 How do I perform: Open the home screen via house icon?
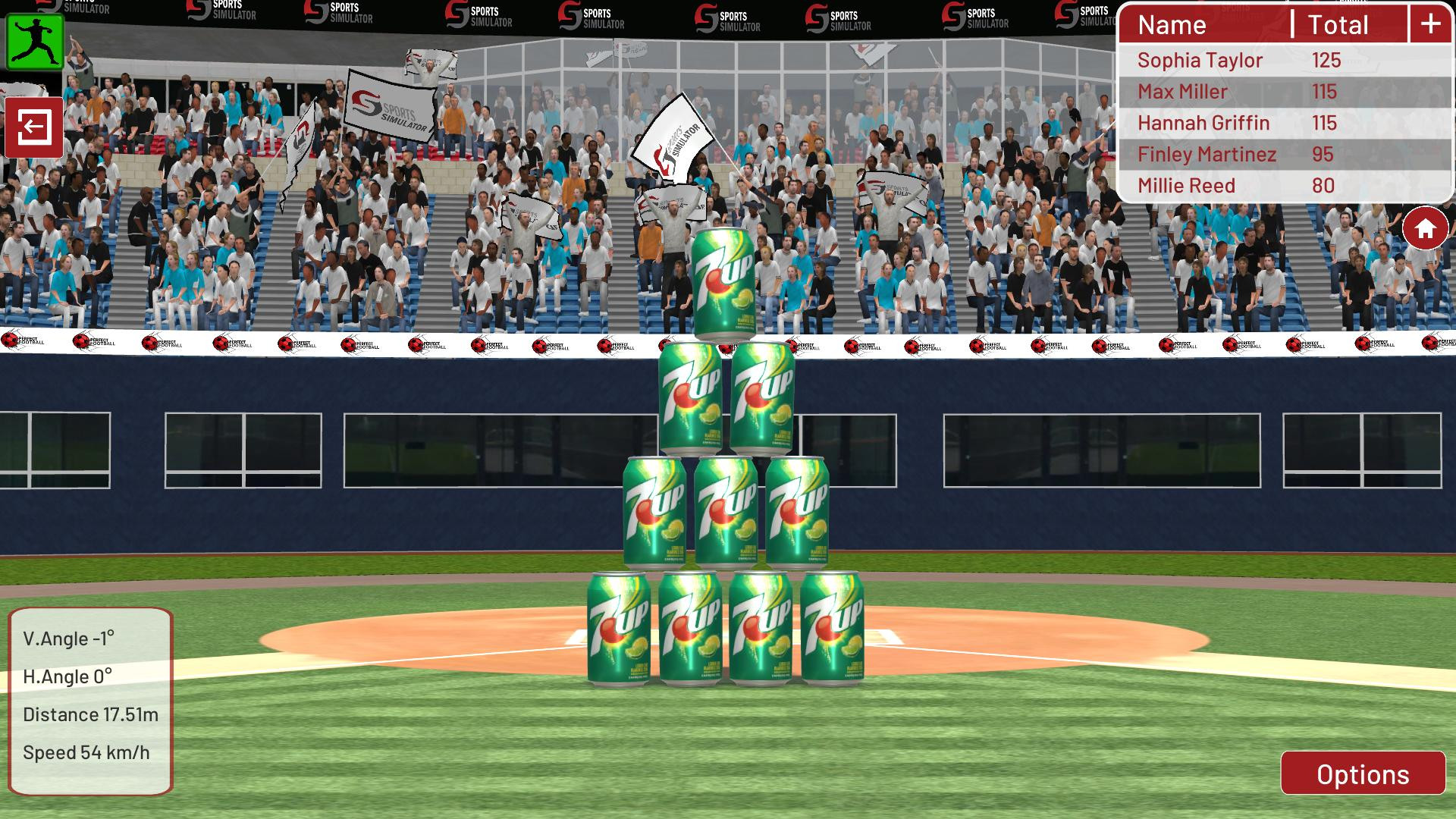[1425, 226]
